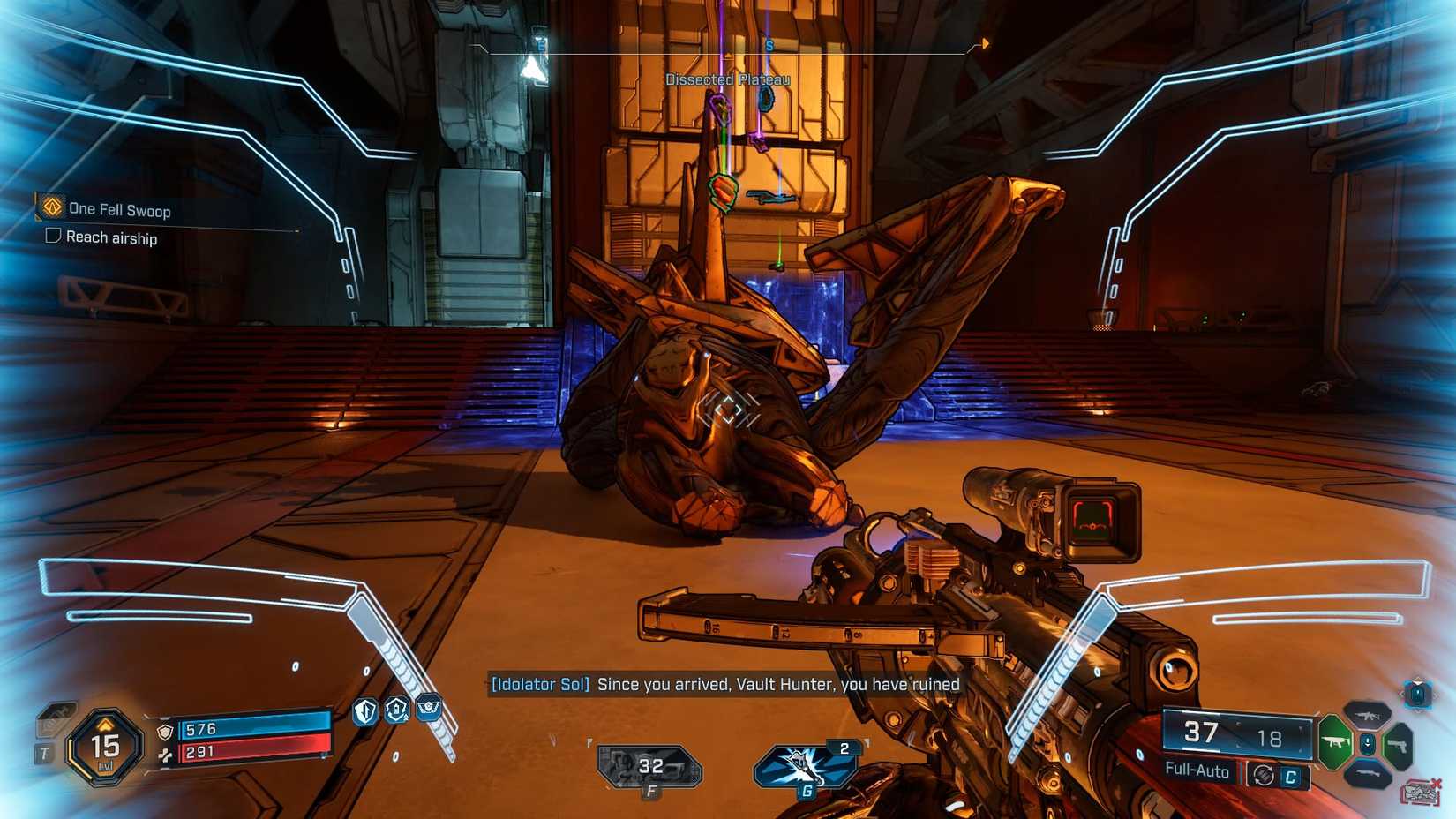Select the winged badge status buff icon

pyautogui.click(x=428, y=708)
